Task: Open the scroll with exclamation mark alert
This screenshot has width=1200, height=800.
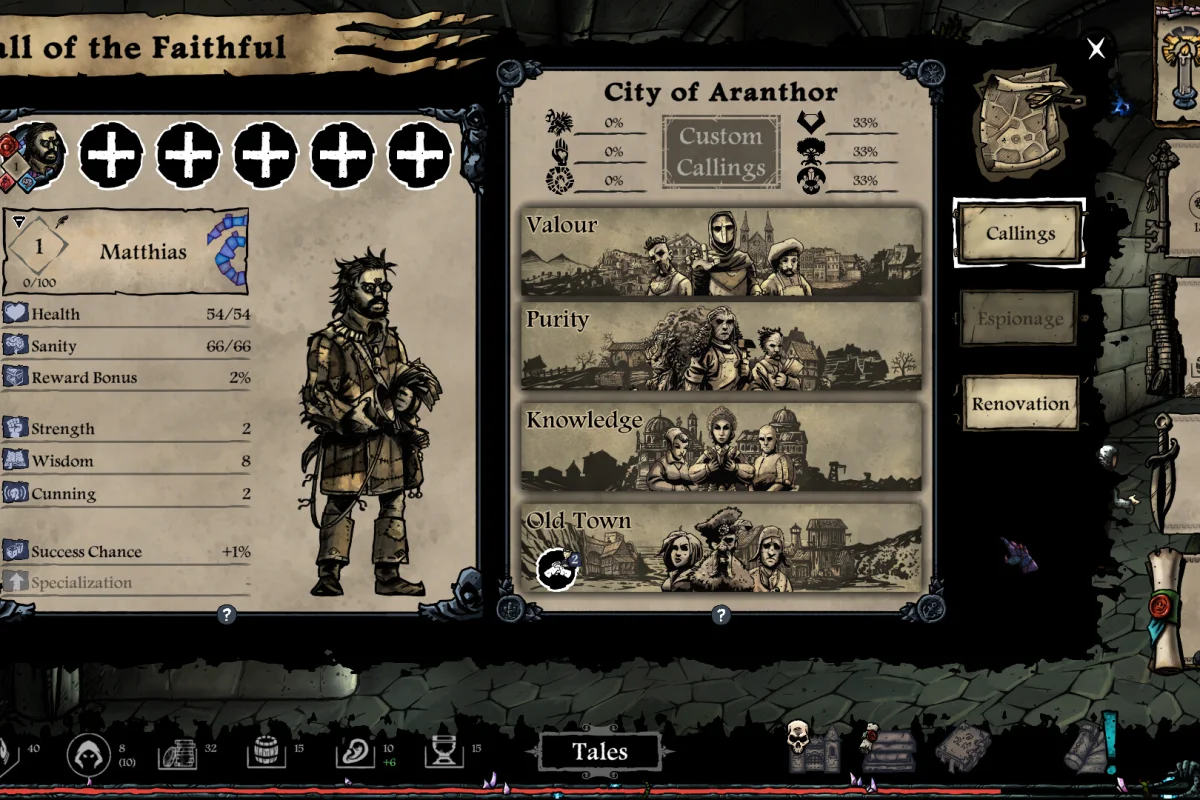Action: point(1092,746)
